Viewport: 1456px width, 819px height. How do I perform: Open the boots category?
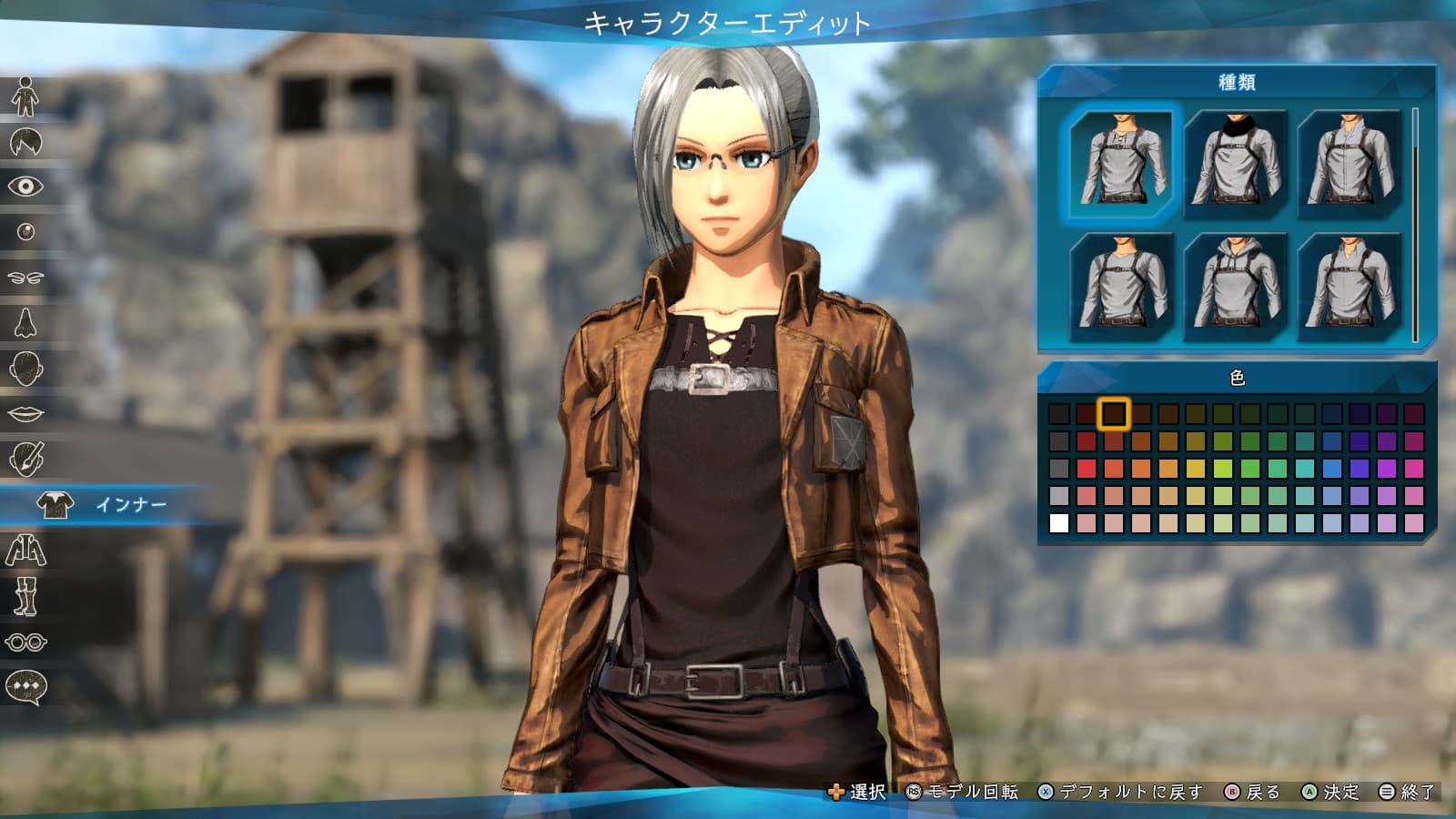click(x=25, y=596)
